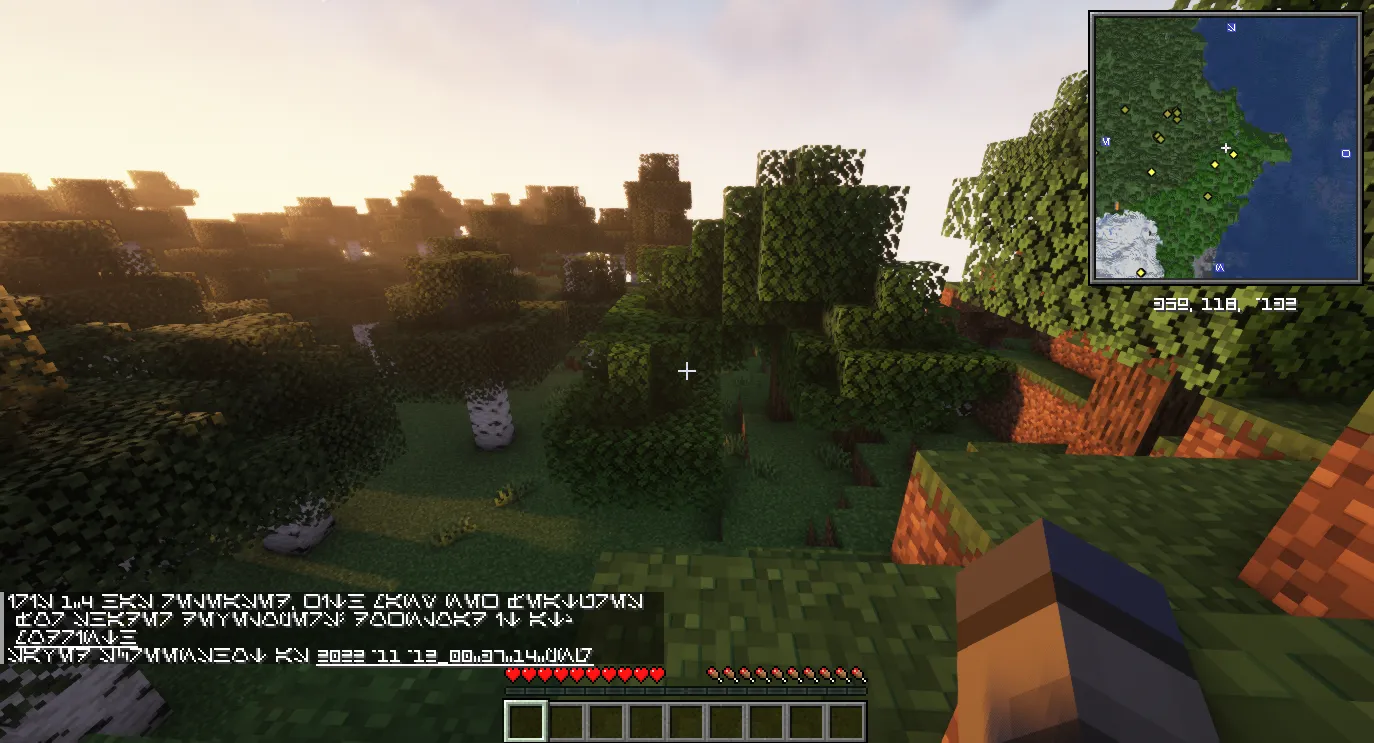Click the West indicator on the minimap

[1105, 141]
